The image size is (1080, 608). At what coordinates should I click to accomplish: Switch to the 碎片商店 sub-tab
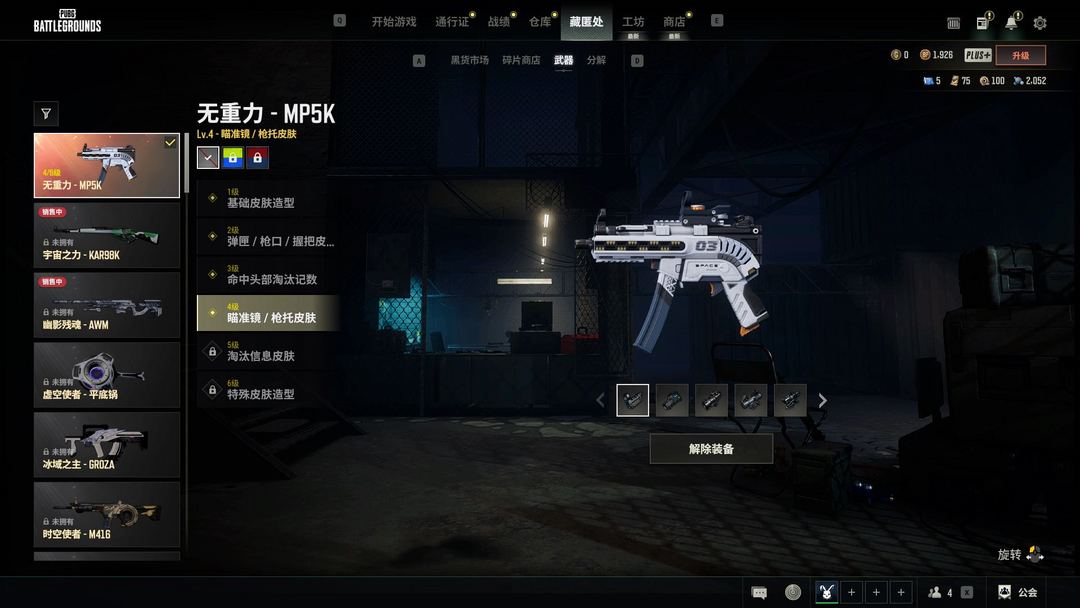(521, 60)
